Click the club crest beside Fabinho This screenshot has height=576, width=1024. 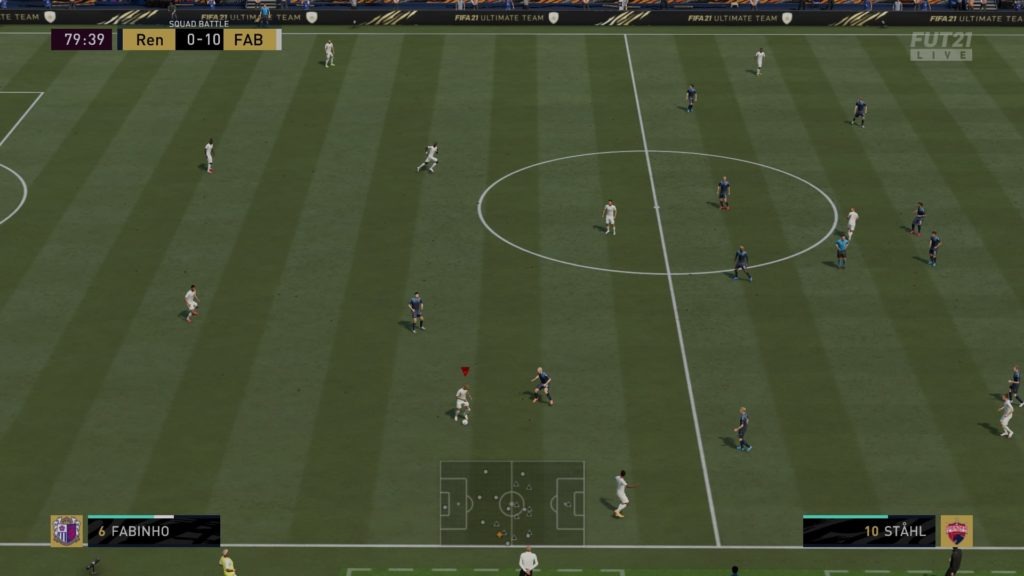pos(67,531)
